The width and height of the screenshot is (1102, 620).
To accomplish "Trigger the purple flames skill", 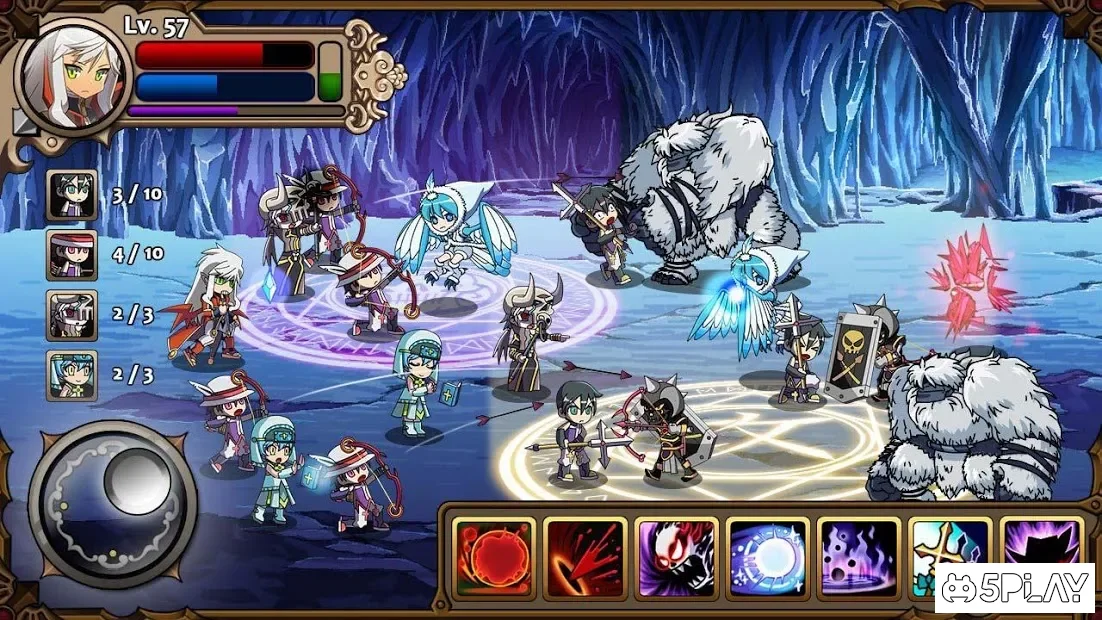I will click(x=858, y=557).
